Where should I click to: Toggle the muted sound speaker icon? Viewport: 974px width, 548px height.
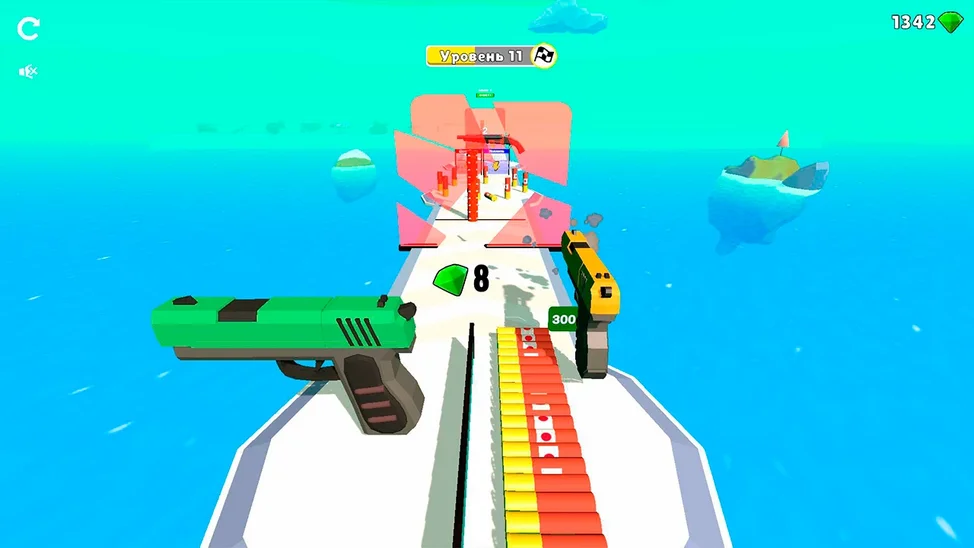[28, 71]
